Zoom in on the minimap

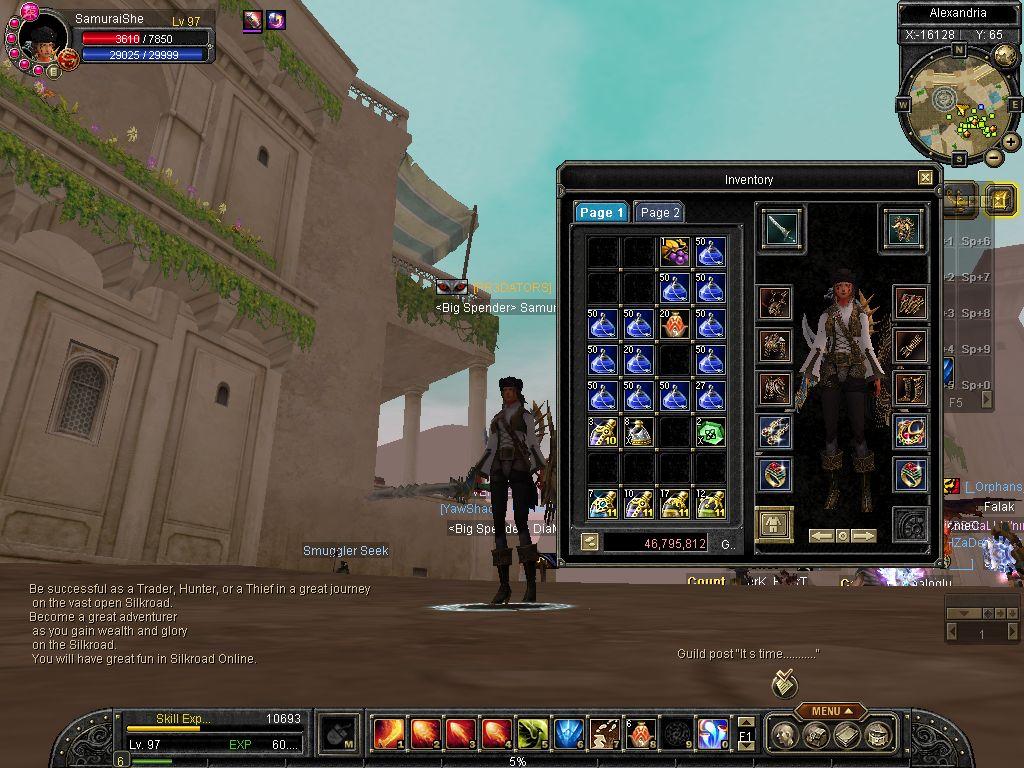[1011, 142]
